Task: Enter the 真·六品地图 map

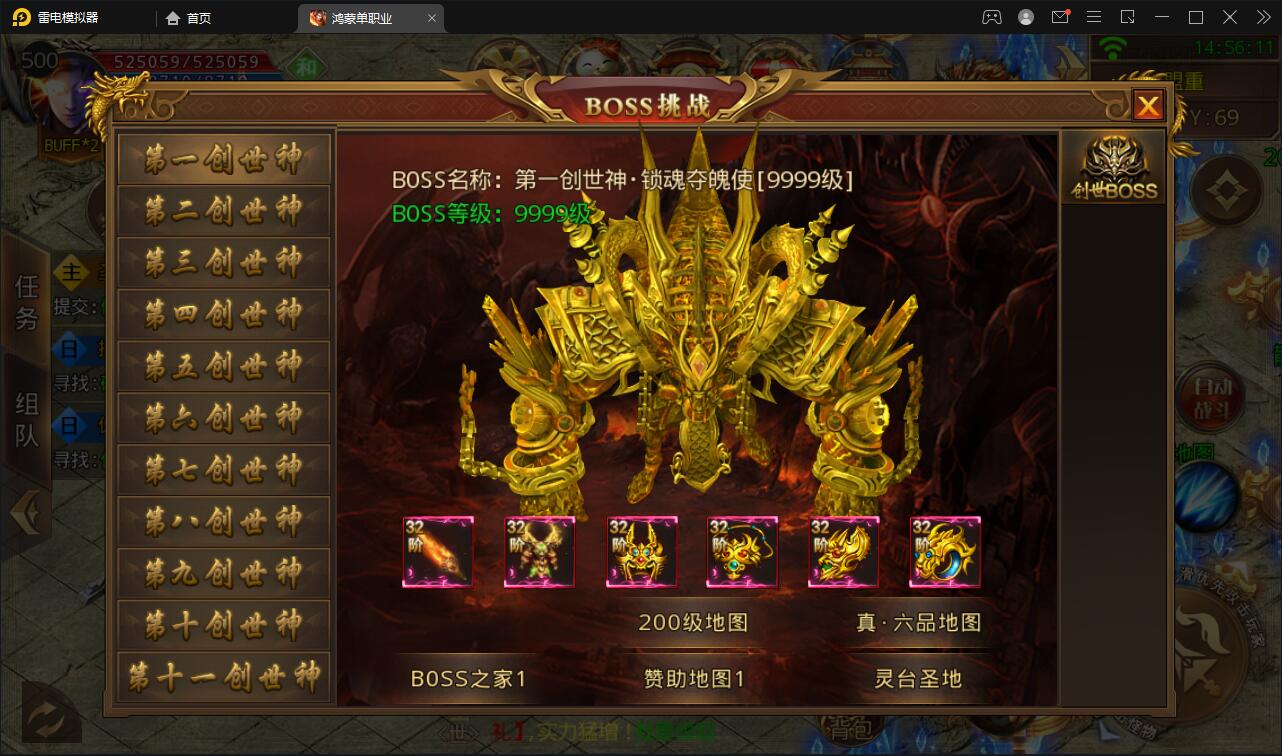Action: [918, 622]
